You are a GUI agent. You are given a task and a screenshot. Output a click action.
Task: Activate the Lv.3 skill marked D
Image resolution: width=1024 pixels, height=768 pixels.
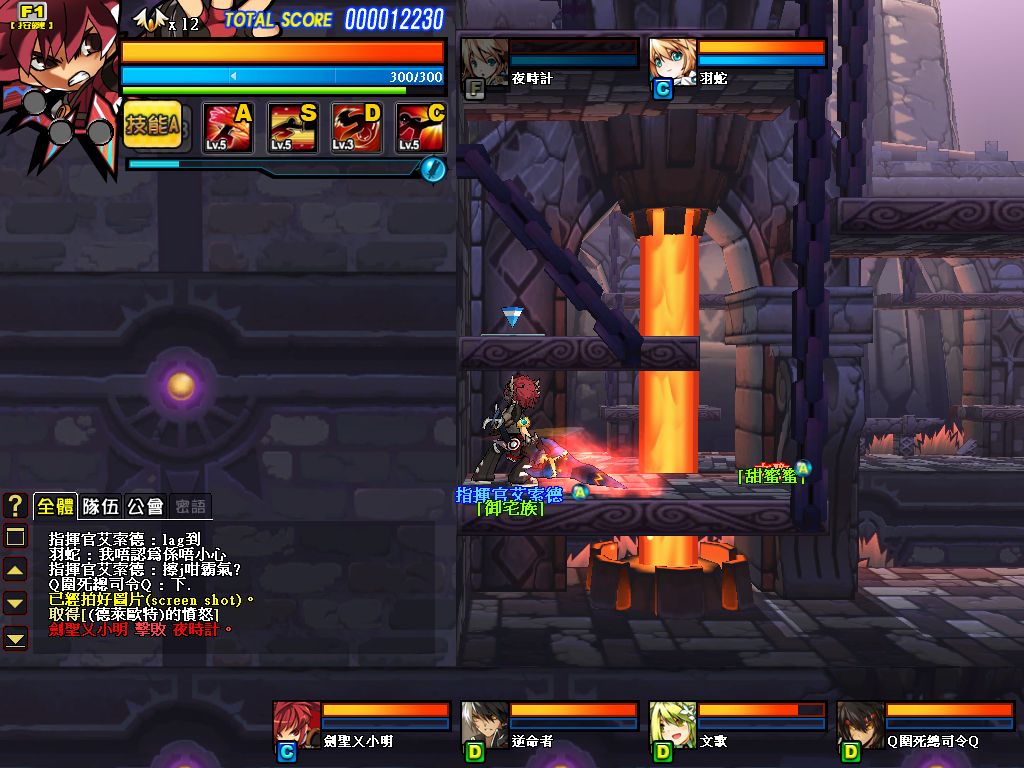357,127
